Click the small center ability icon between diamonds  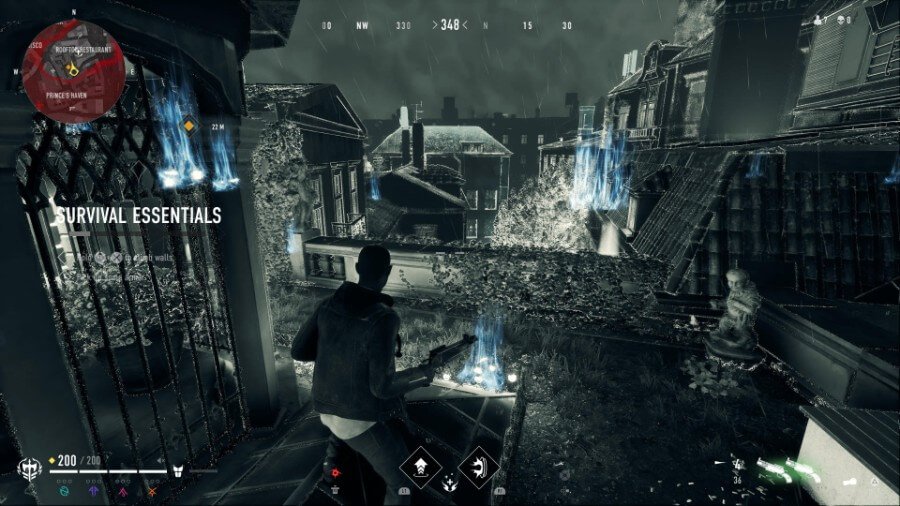tap(450, 484)
